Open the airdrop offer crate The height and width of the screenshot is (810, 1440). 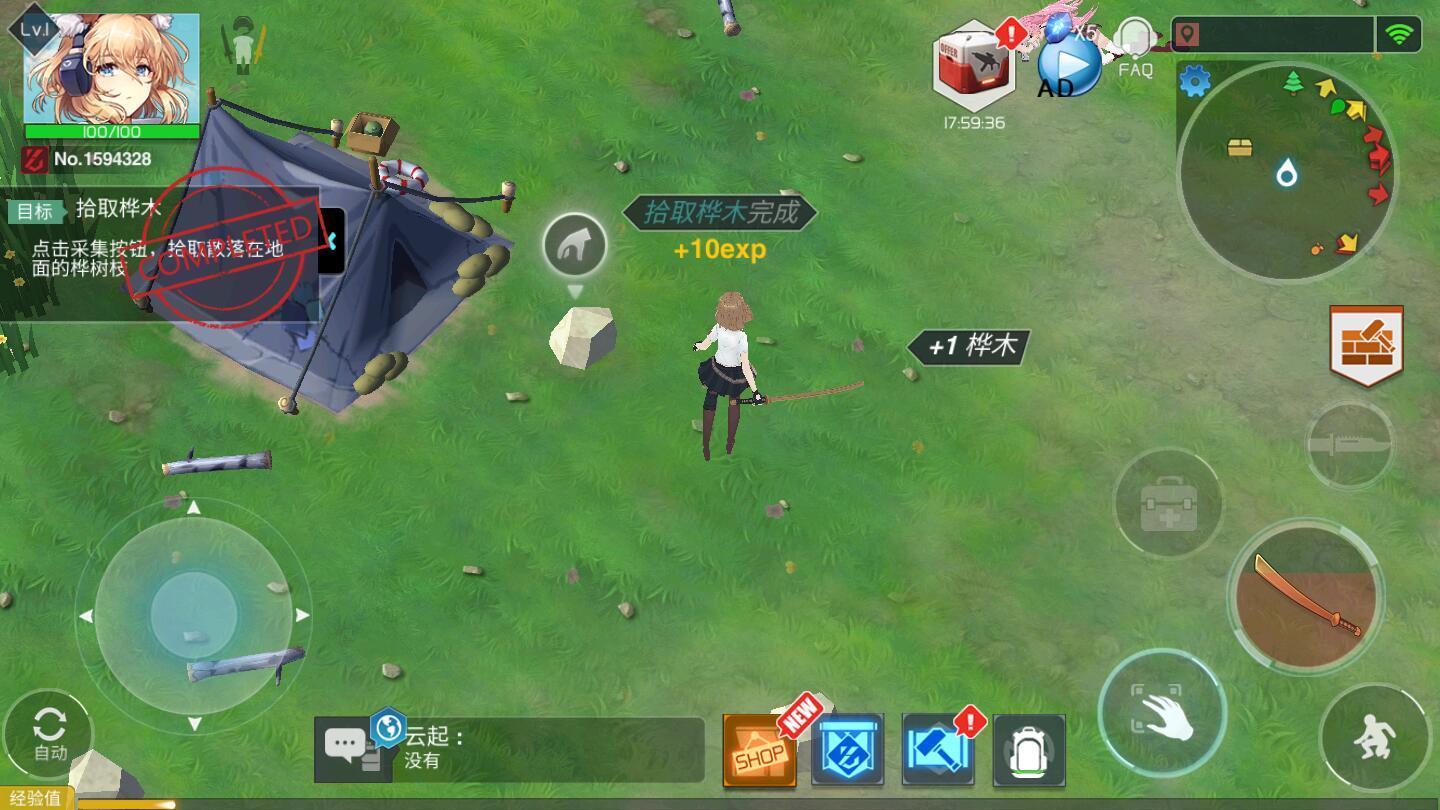click(x=974, y=66)
